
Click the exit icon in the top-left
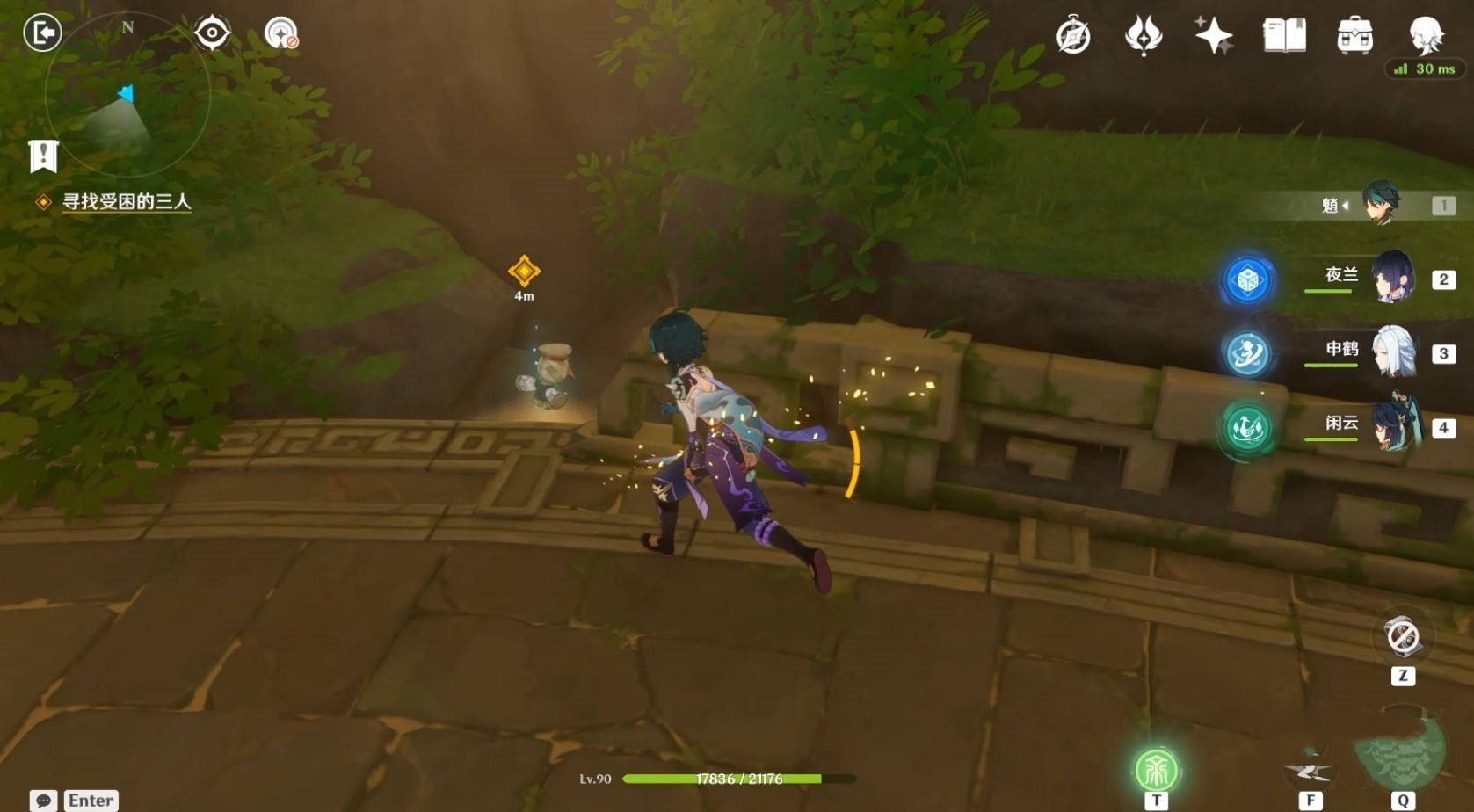point(42,33)
